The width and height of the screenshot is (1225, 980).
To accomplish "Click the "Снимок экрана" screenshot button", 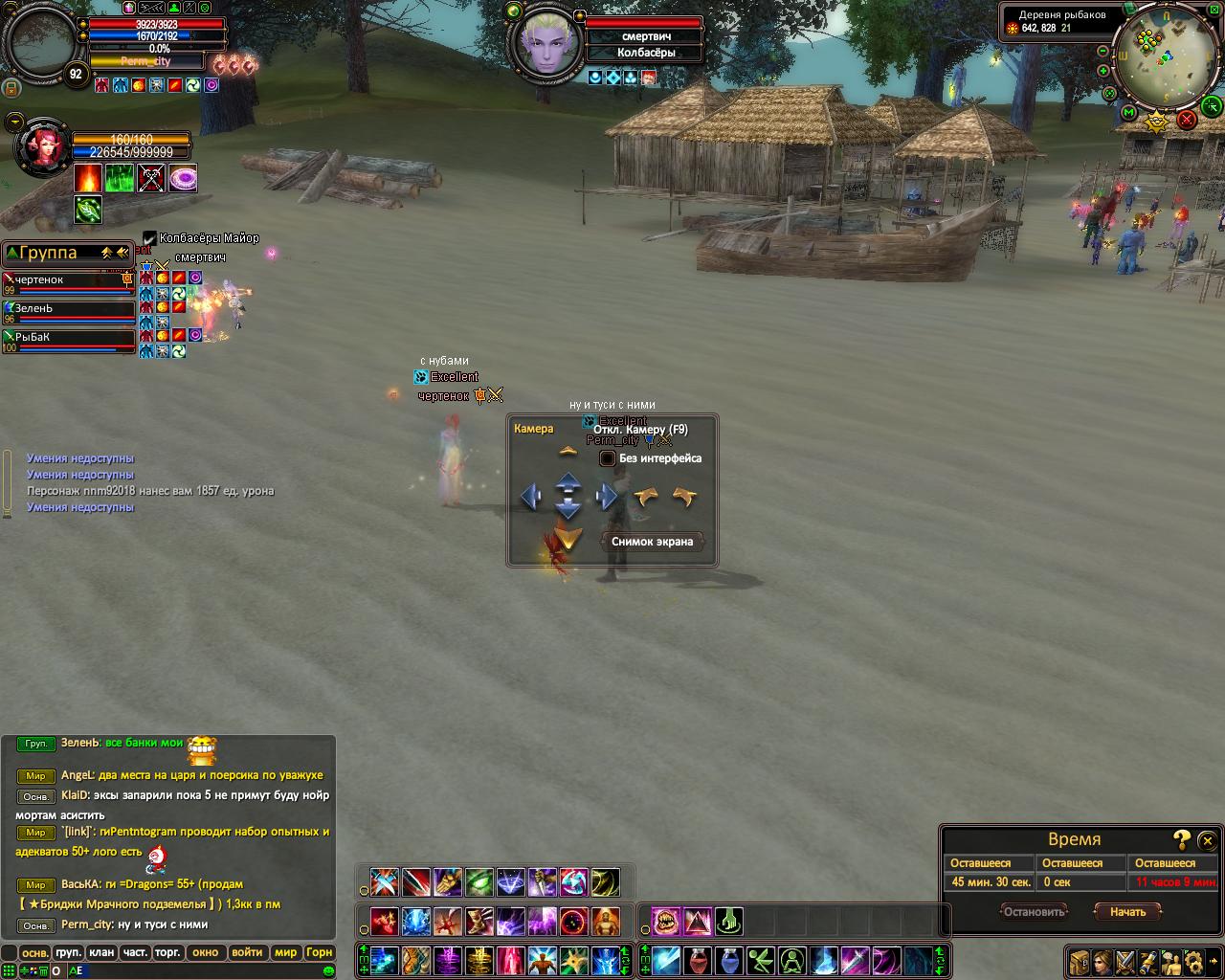I will point(652,542).
